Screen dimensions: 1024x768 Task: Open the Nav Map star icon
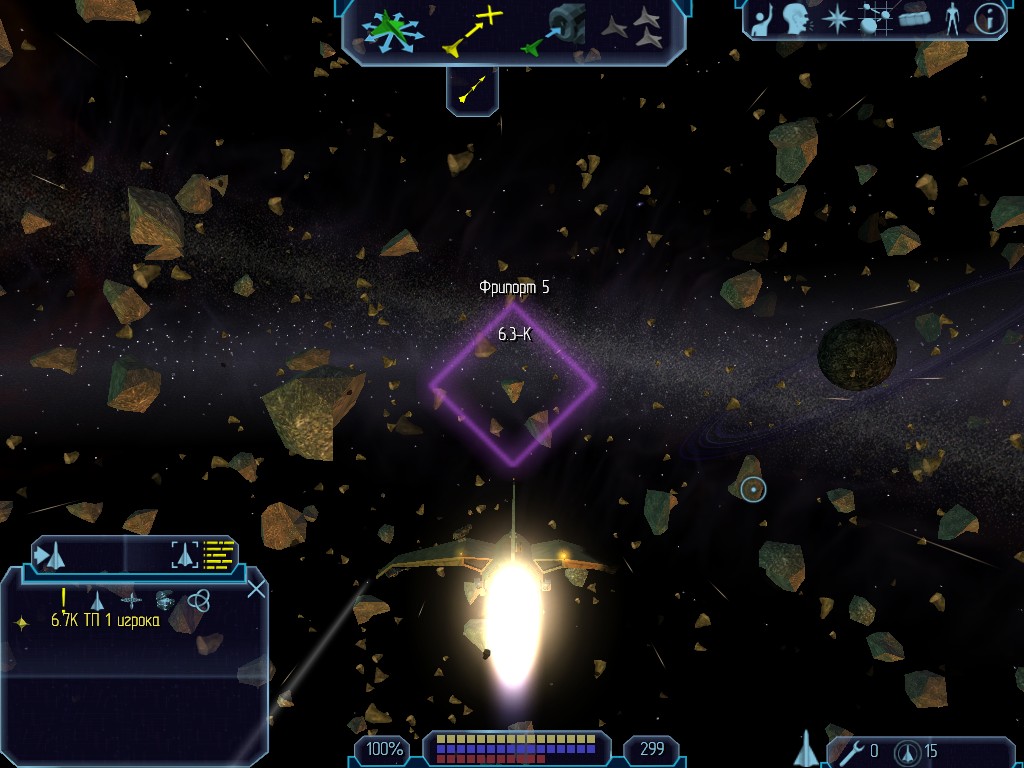(835, 19)
